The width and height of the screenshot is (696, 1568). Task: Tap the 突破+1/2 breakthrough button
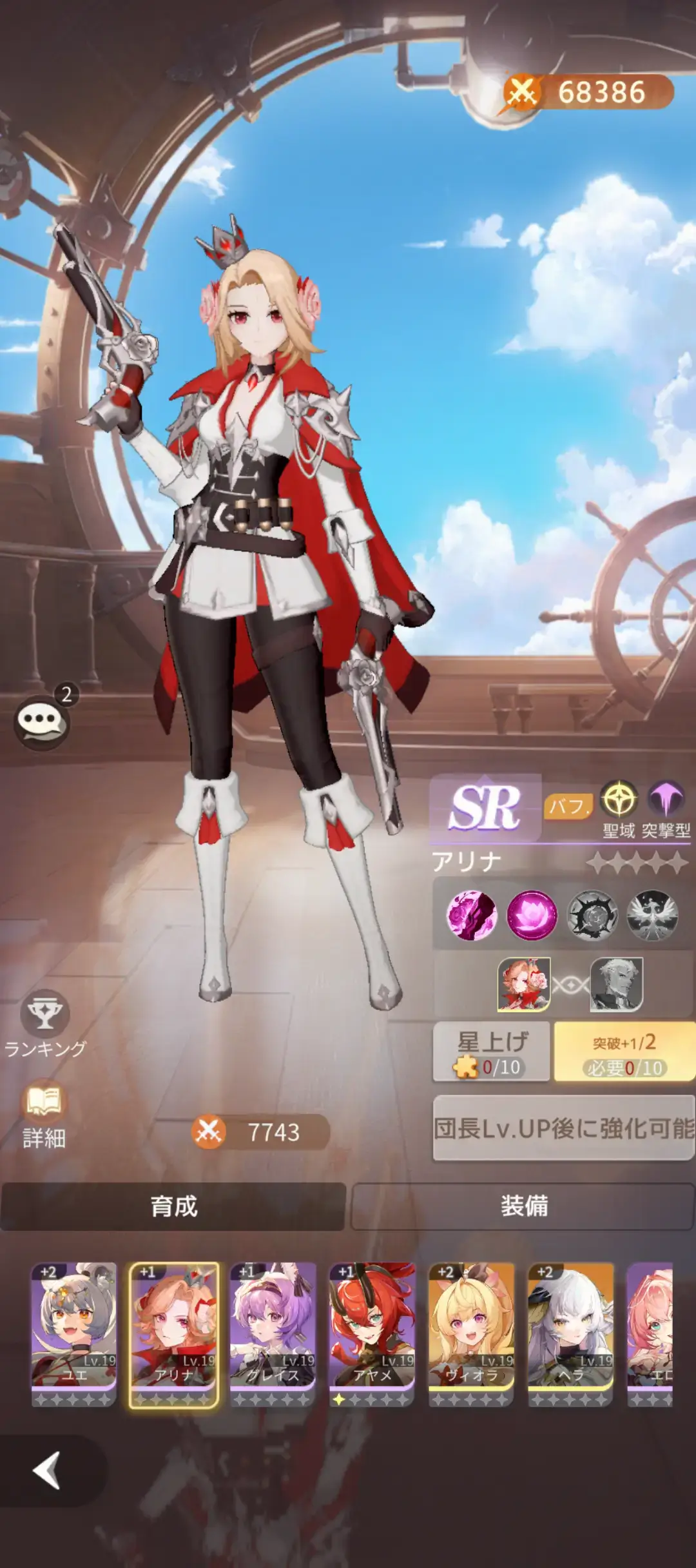pyautogui.click(x=623, y=1052)
